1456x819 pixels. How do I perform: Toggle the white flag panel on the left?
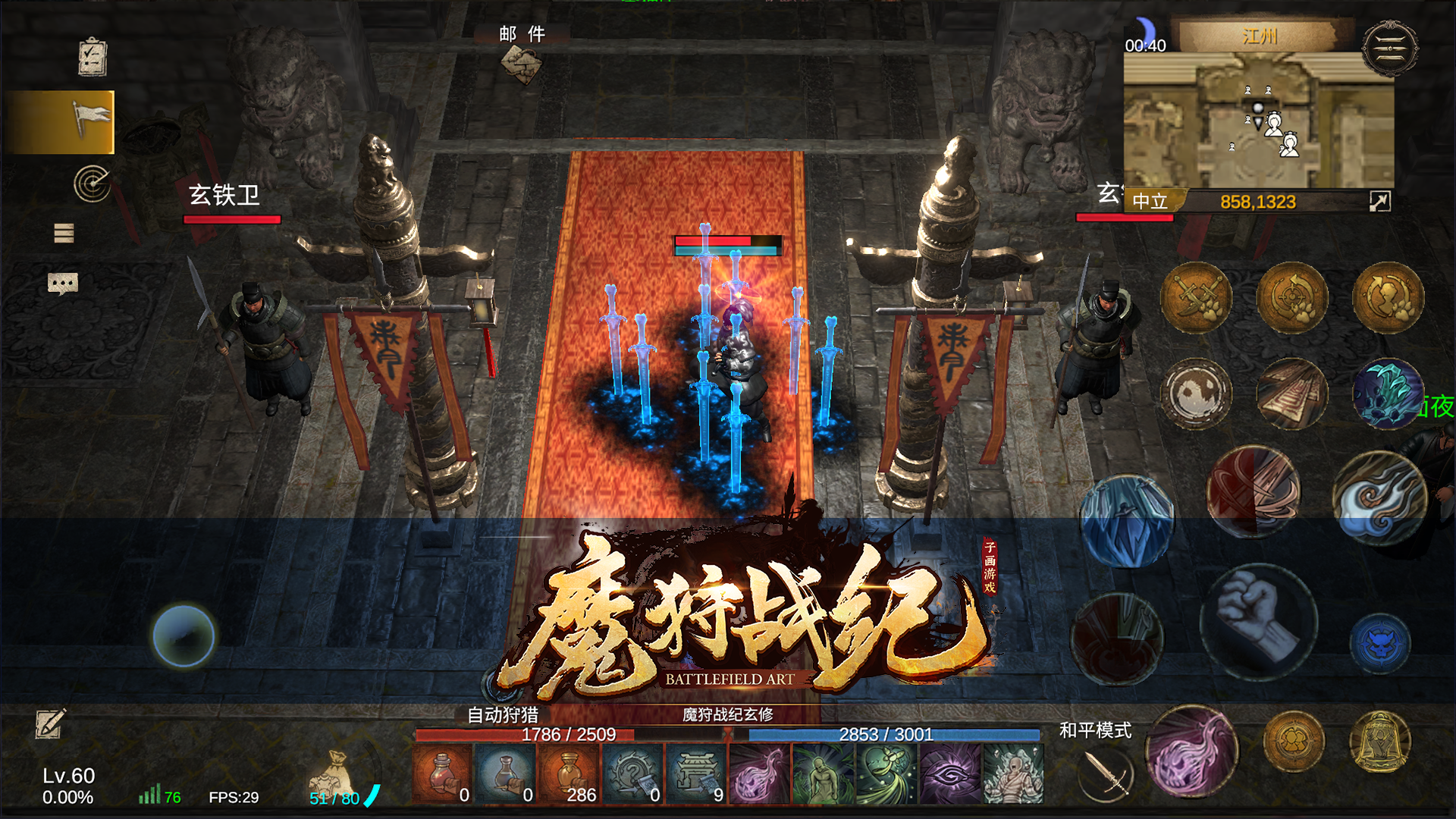[91, 120]
